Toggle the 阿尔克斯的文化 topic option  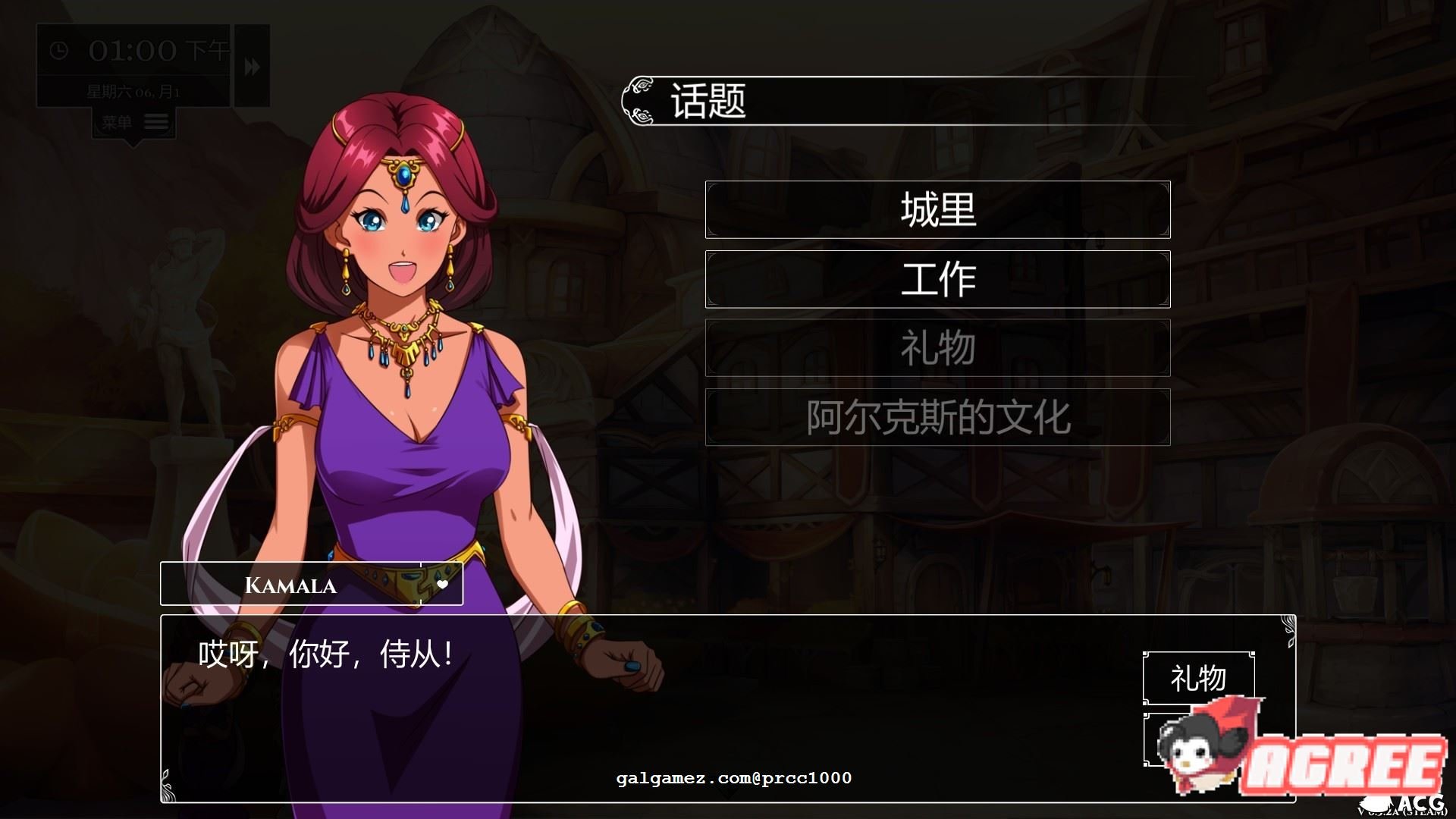pyautogui.click(x=937, y=416)
